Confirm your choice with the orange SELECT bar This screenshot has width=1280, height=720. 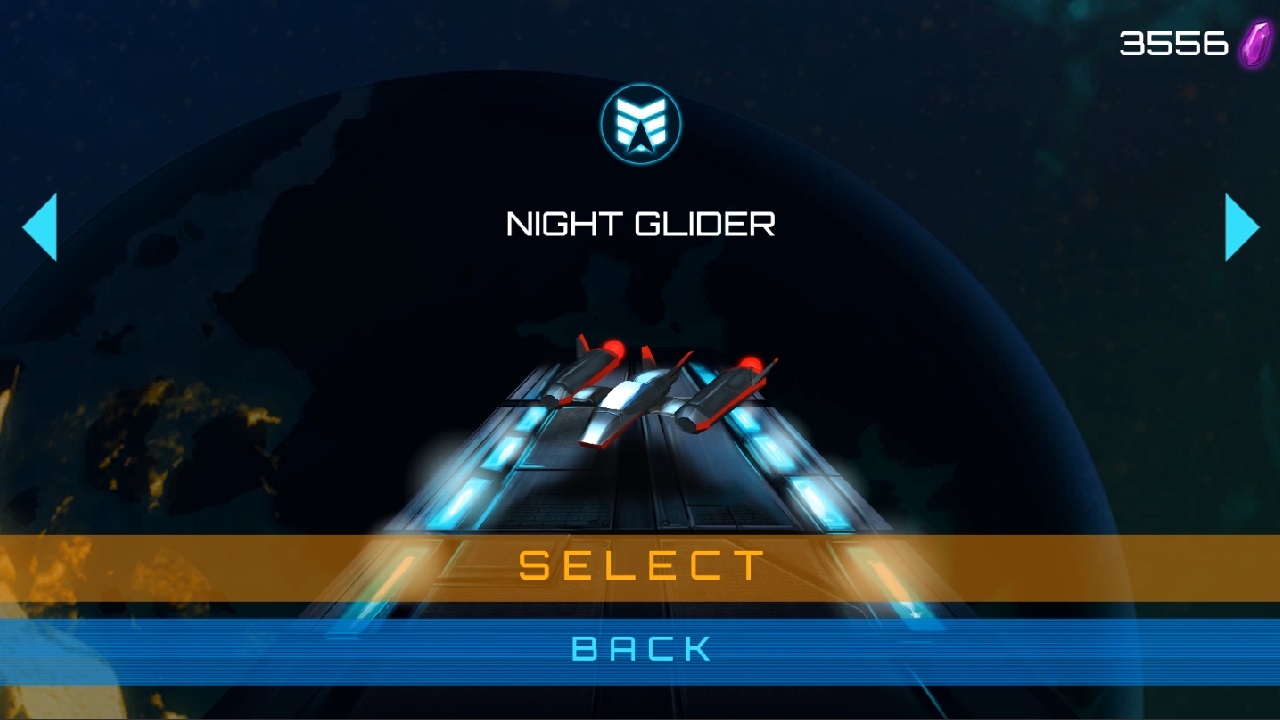pos(640,565)
